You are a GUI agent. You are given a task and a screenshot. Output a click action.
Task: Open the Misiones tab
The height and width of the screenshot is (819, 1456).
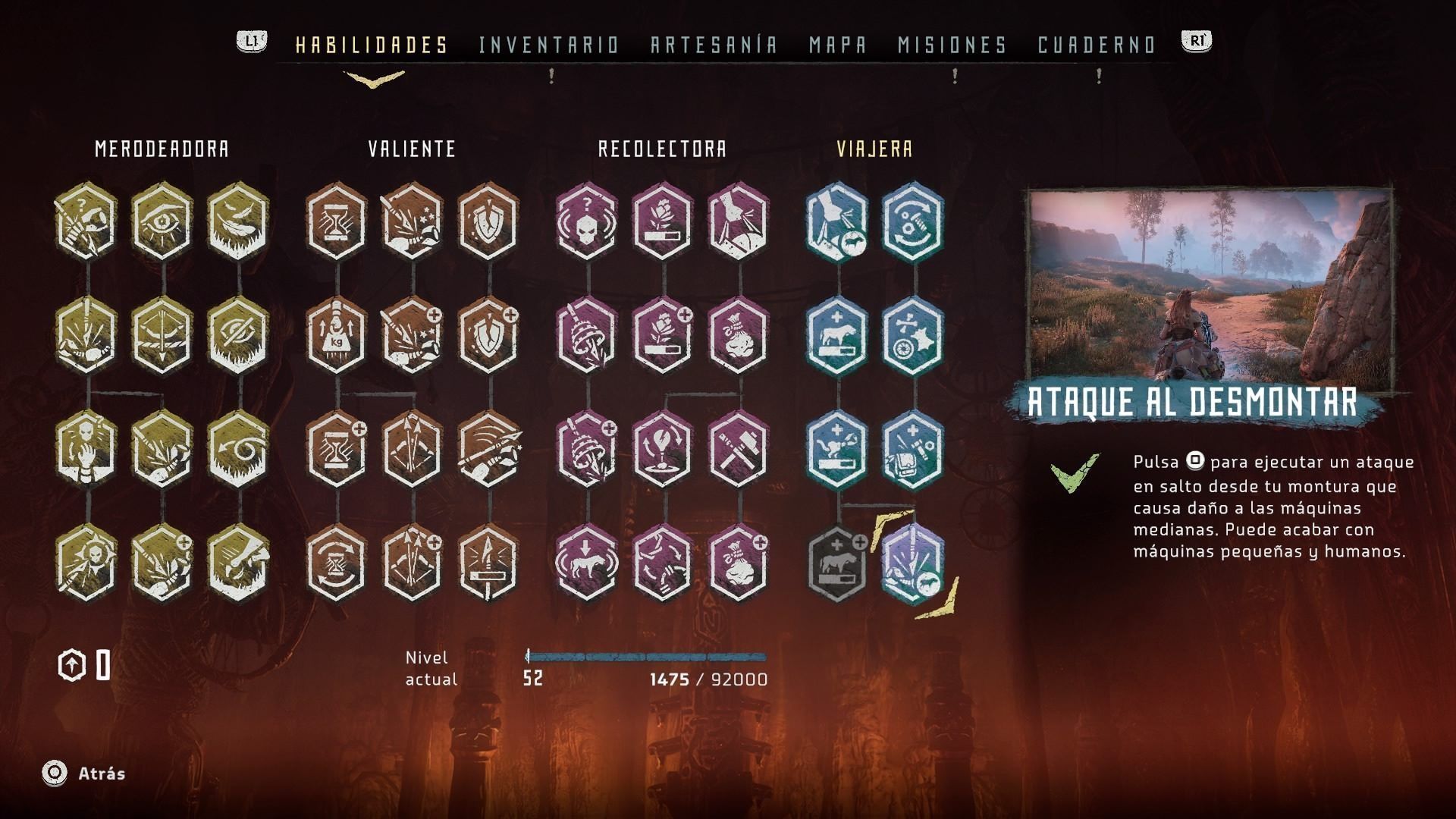952,45
